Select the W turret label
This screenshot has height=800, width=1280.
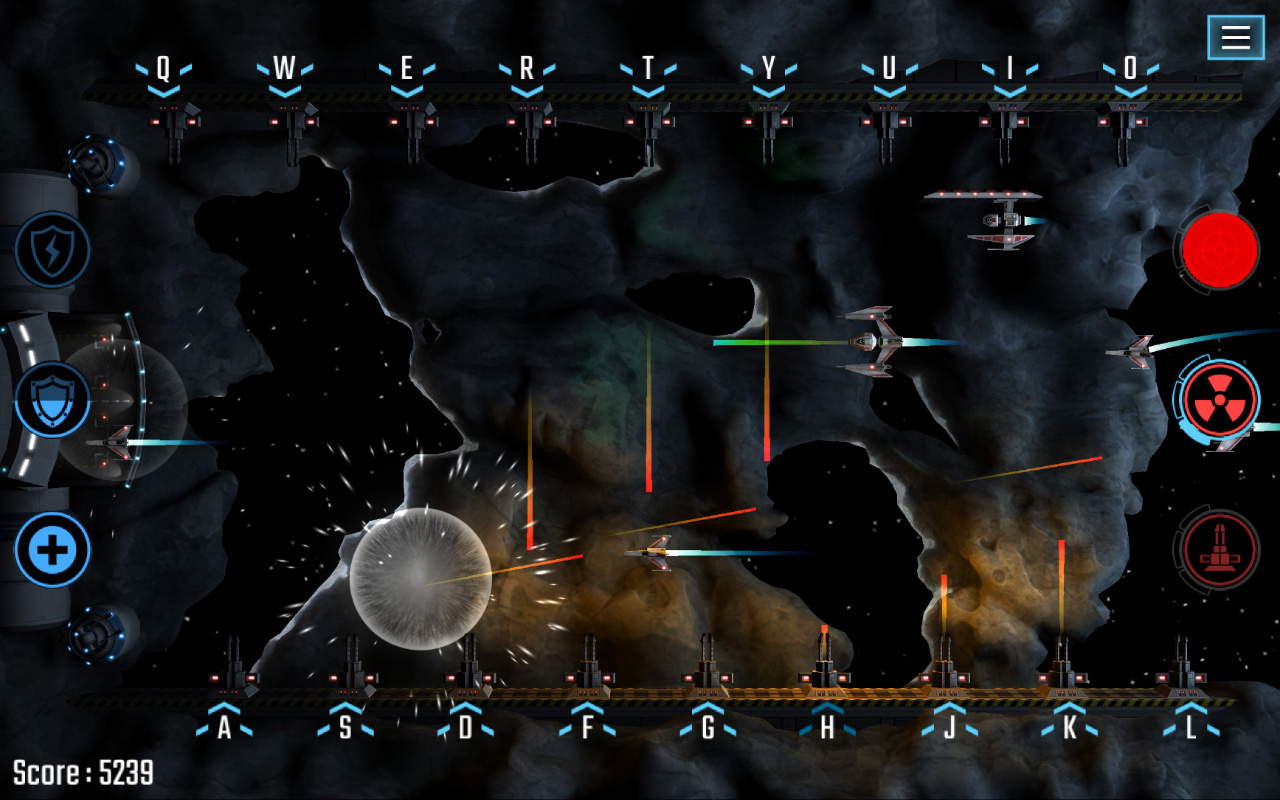coord(283,68)
